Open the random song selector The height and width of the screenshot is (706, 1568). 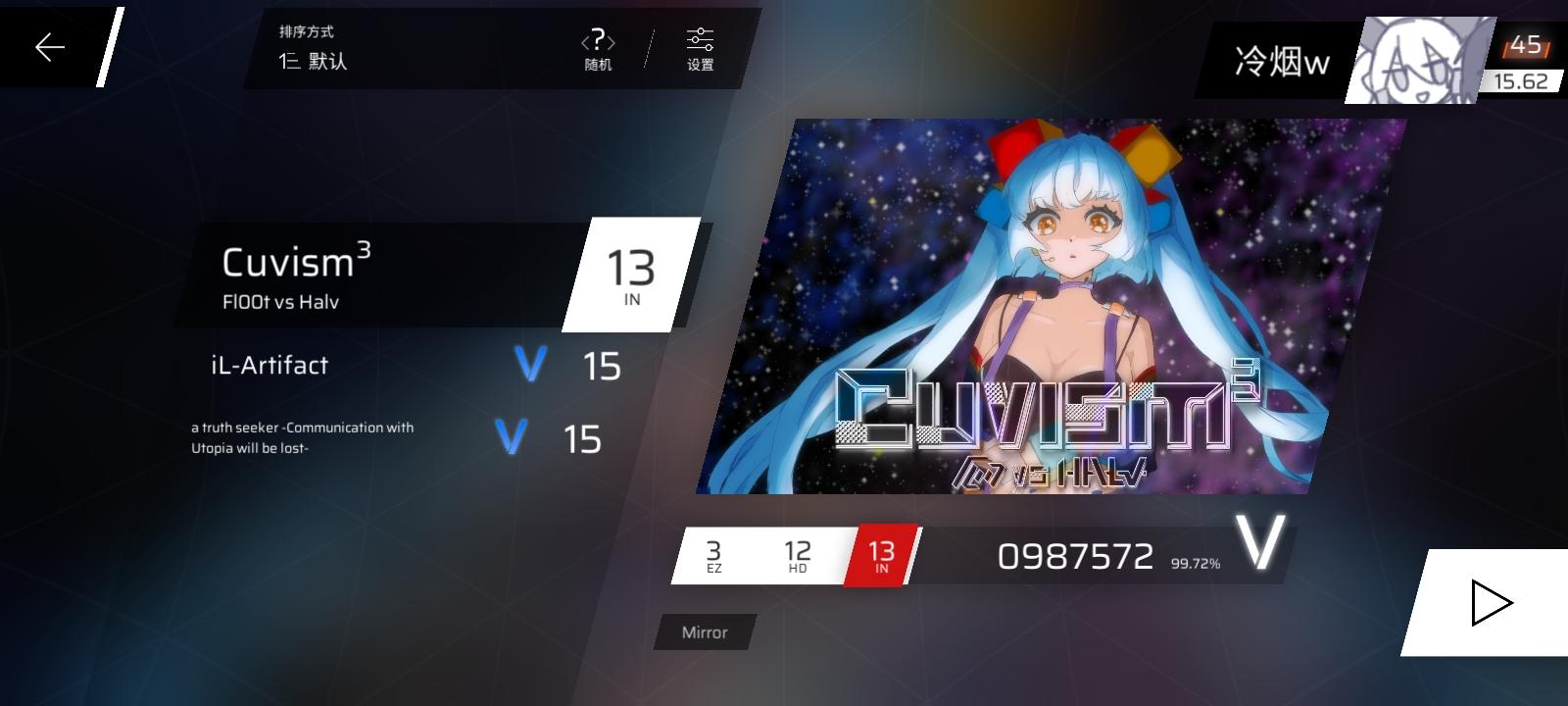(x=597, y=46)
